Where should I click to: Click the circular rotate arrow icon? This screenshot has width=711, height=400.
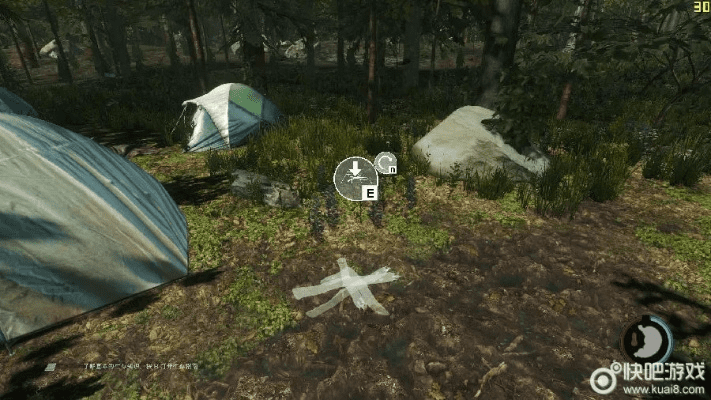coord(385,163)
